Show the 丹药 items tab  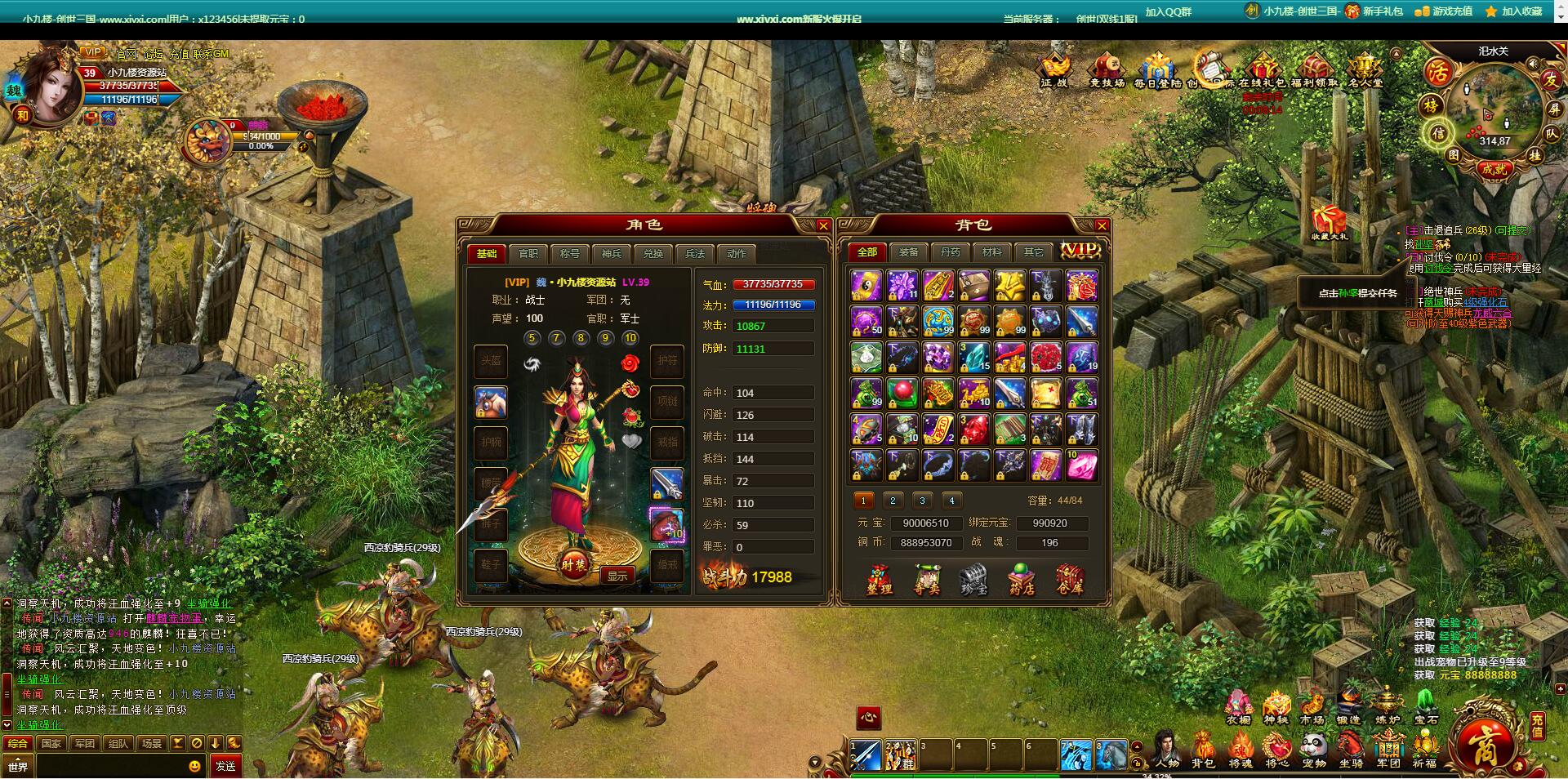click(950, 252)
